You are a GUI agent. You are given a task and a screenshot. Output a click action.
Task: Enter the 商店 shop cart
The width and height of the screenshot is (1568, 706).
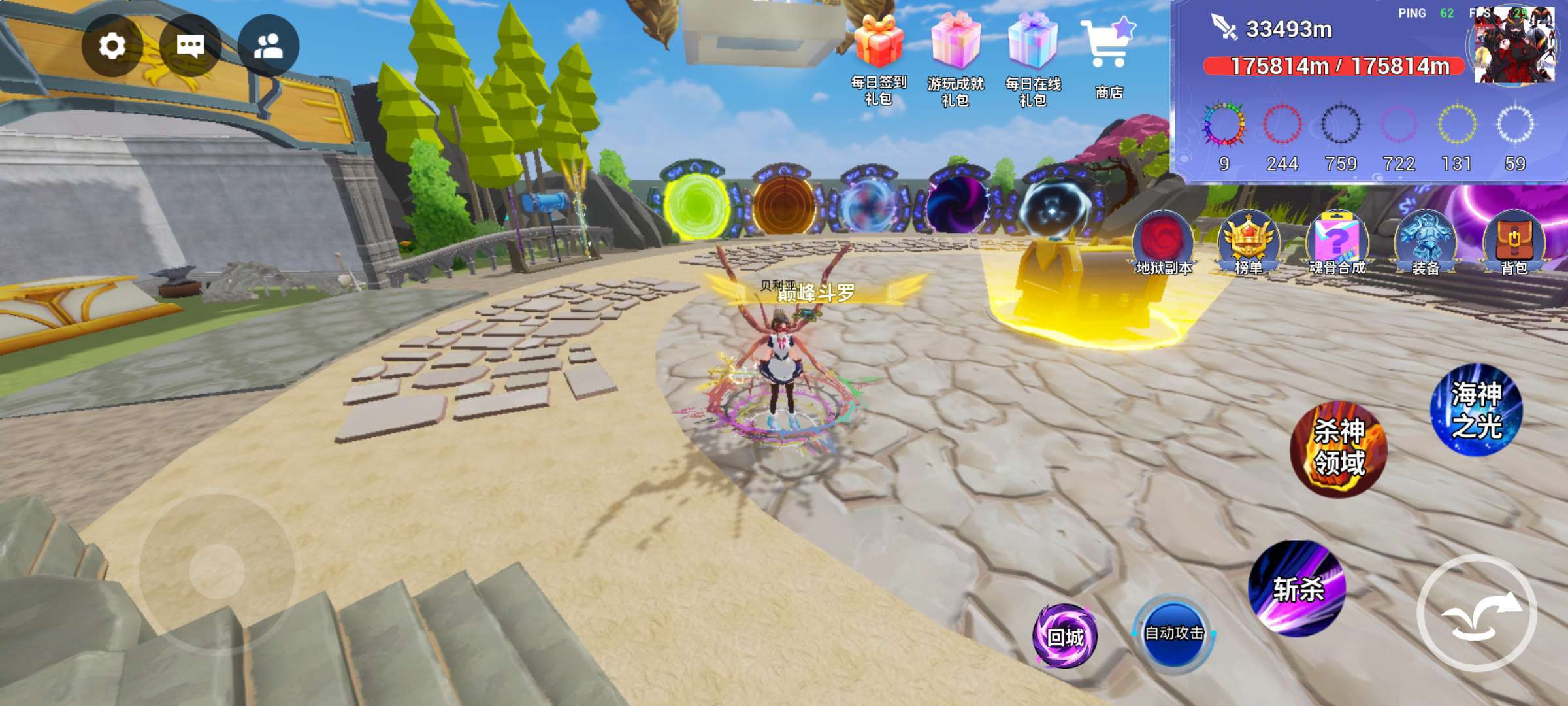click(1109, 56)
